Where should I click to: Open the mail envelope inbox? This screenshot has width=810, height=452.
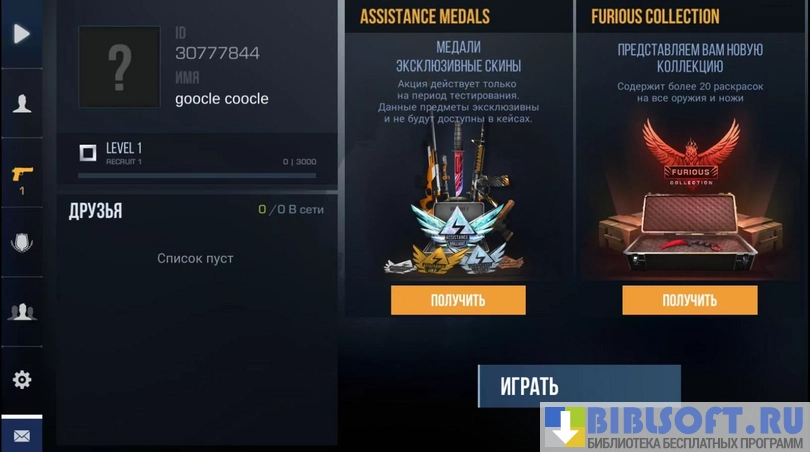click(21, 436)
